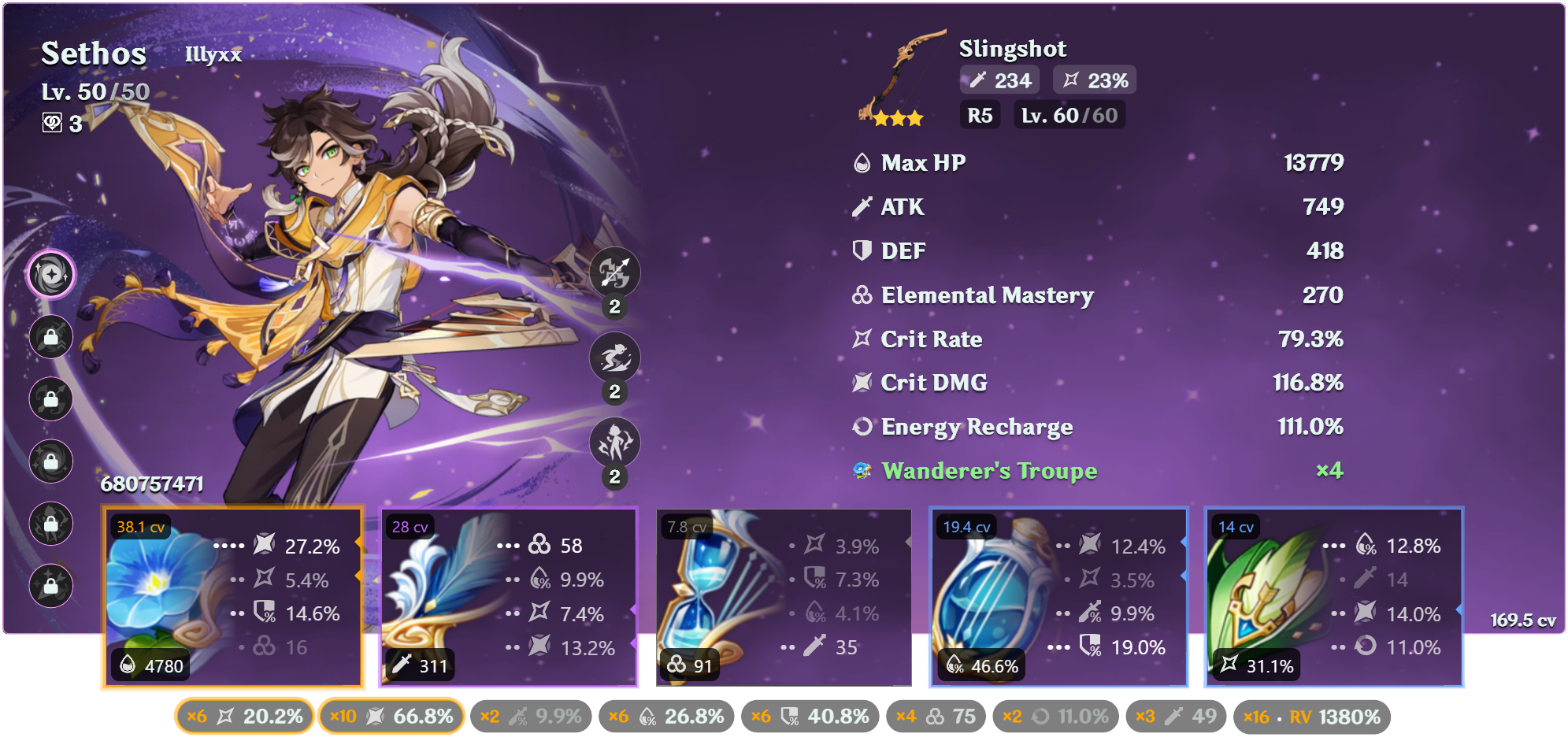Expand the Crit DMG 66.8% roll summary
This screenshot has height=741, width=1568.
pos(391,717)
